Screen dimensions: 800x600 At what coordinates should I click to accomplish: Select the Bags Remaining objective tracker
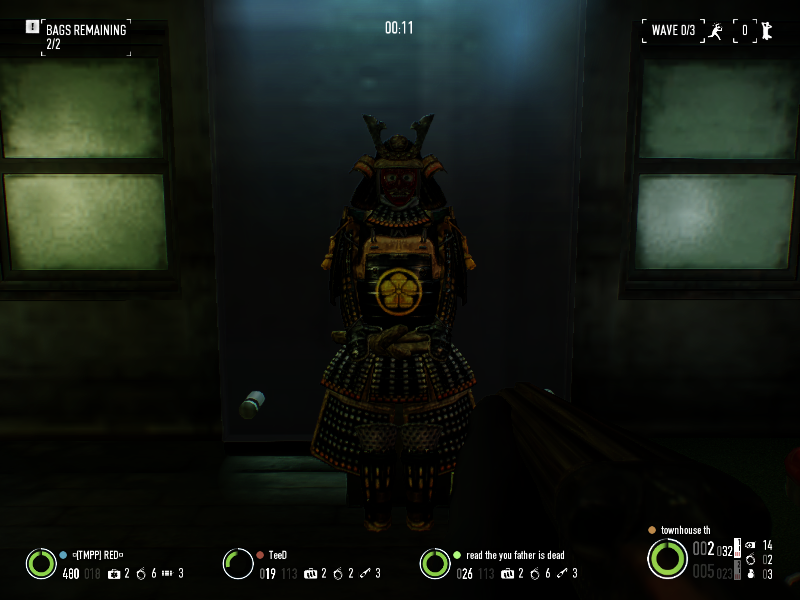click(x=85, y=36)
